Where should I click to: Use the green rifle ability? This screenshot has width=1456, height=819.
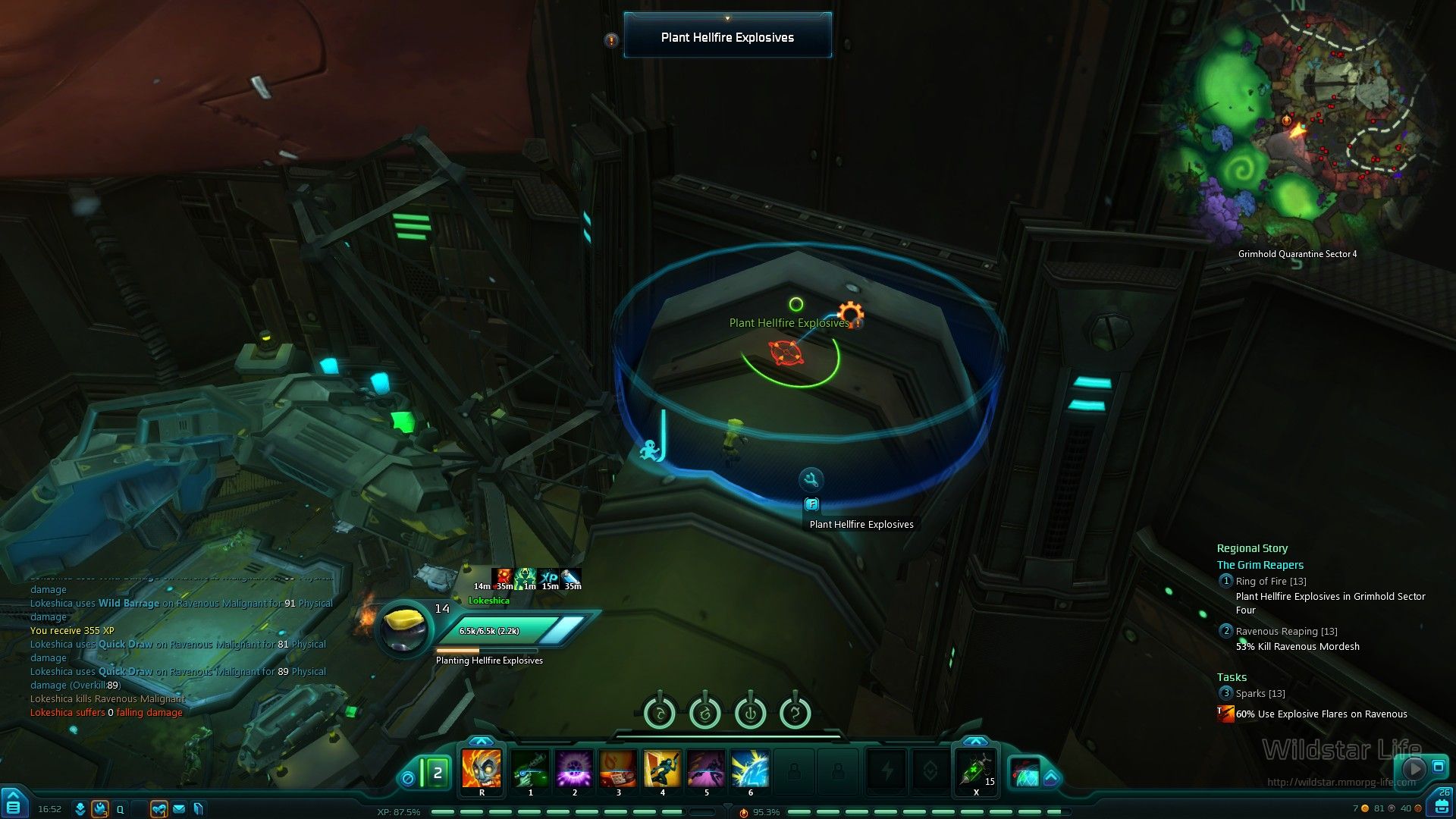[530, 768]
